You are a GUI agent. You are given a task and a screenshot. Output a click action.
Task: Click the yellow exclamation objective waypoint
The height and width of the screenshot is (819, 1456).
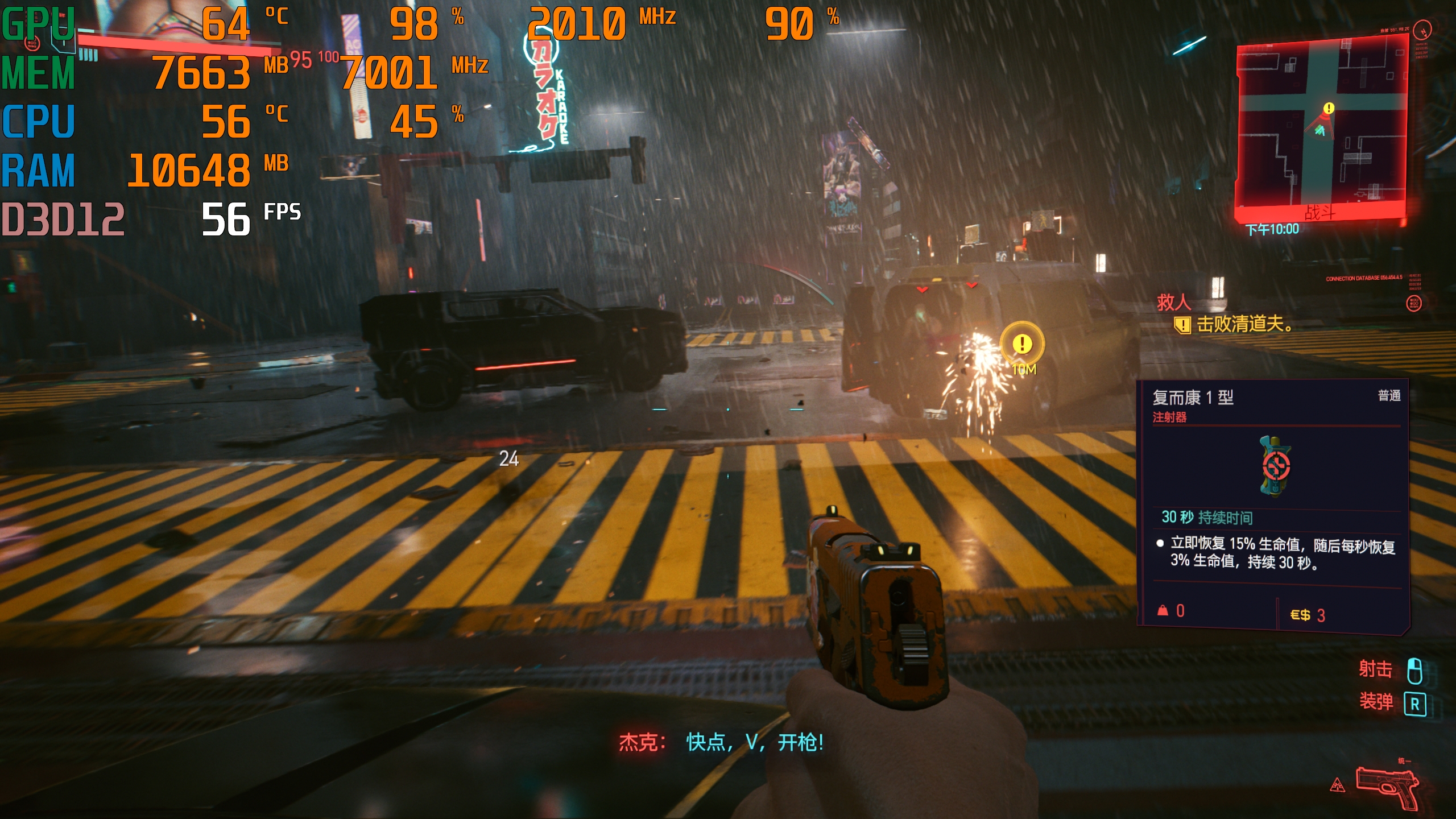coord(1022,344)
